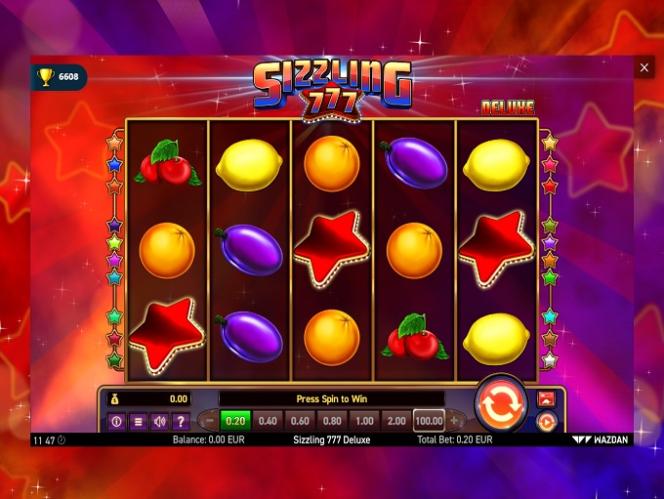The image size is (664, 499).
Task: Spin the reels with the orange button
Action: (500, 405)
